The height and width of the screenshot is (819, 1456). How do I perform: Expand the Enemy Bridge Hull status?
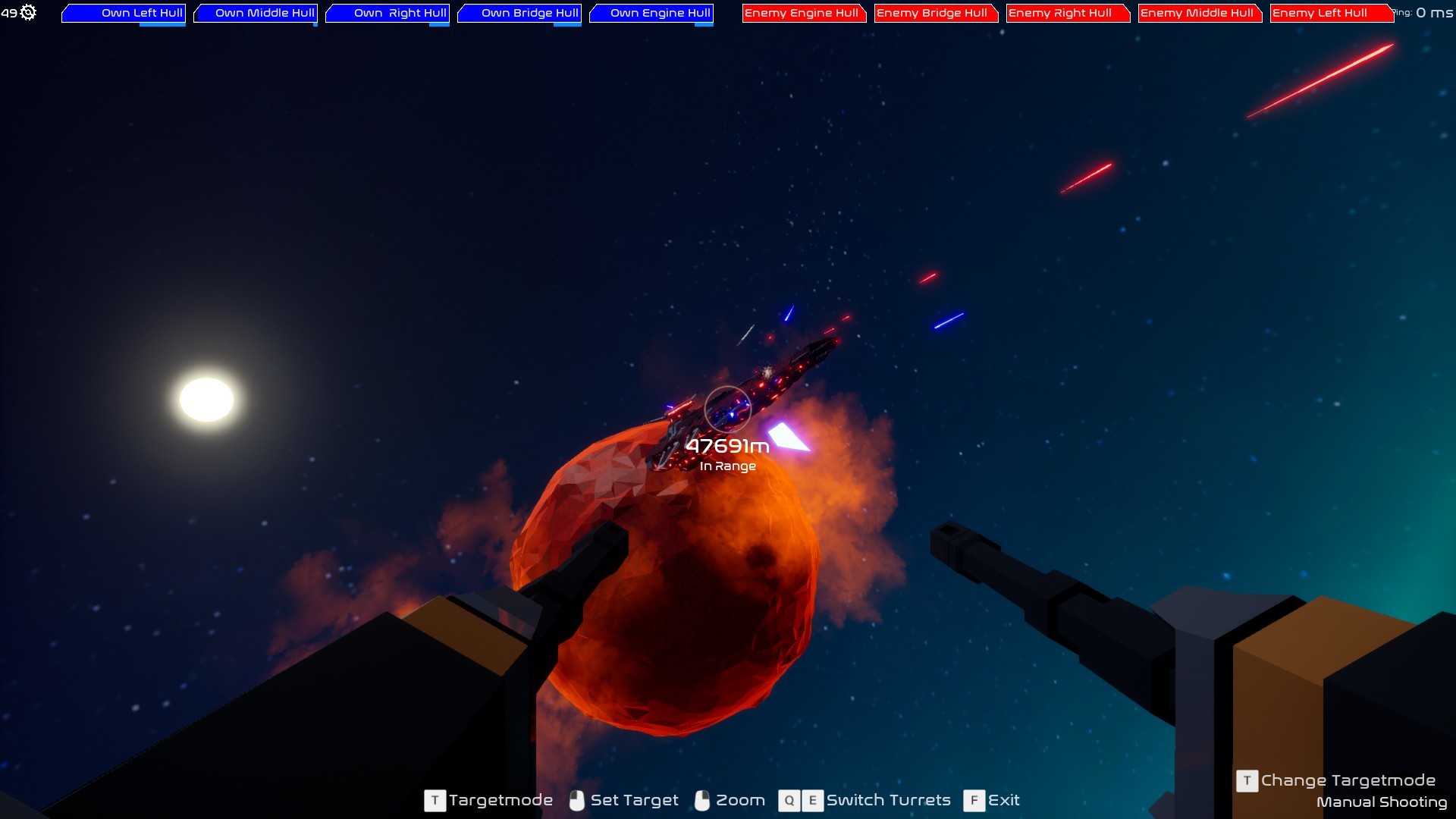coord(935,13)
